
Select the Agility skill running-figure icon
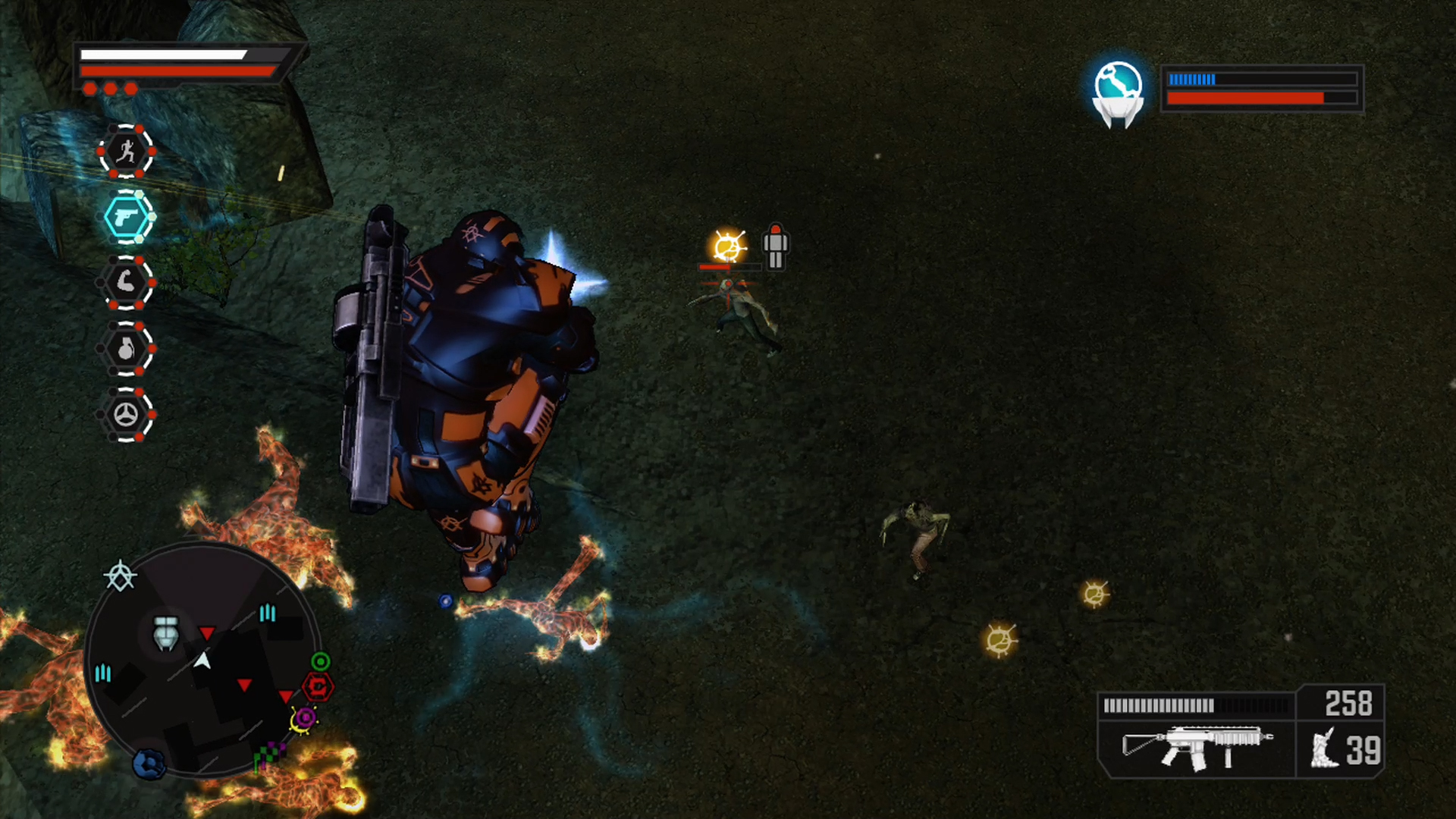[127, 152]
